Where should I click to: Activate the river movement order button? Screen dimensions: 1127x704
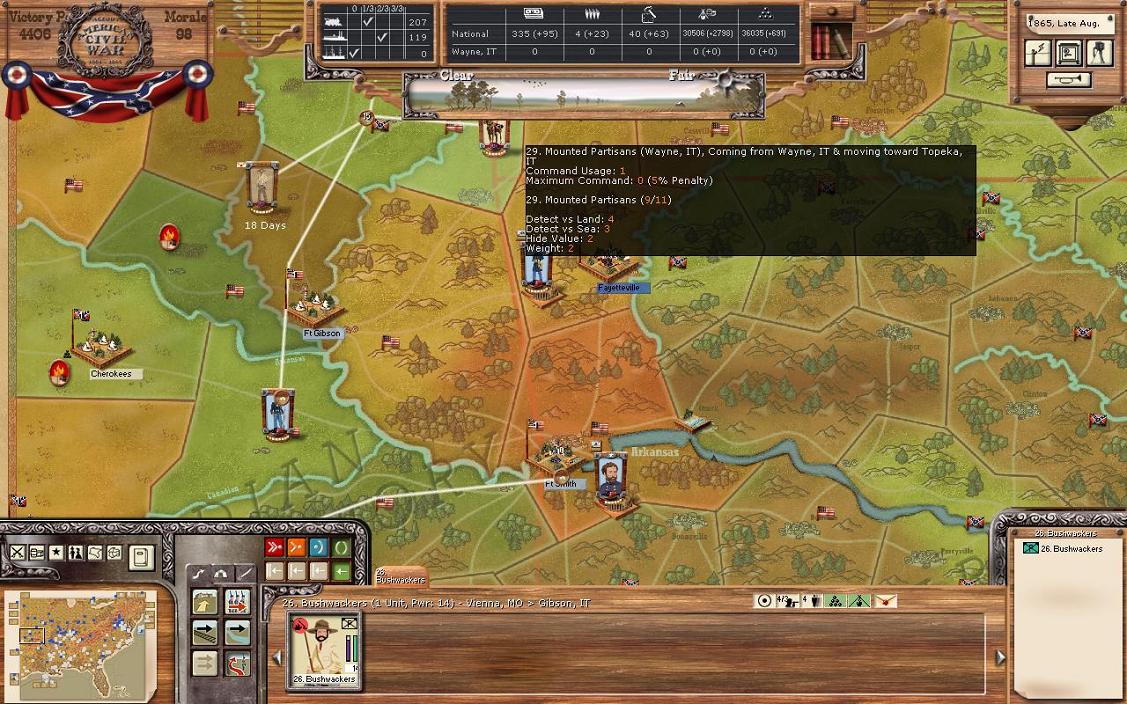pos(237,633)
